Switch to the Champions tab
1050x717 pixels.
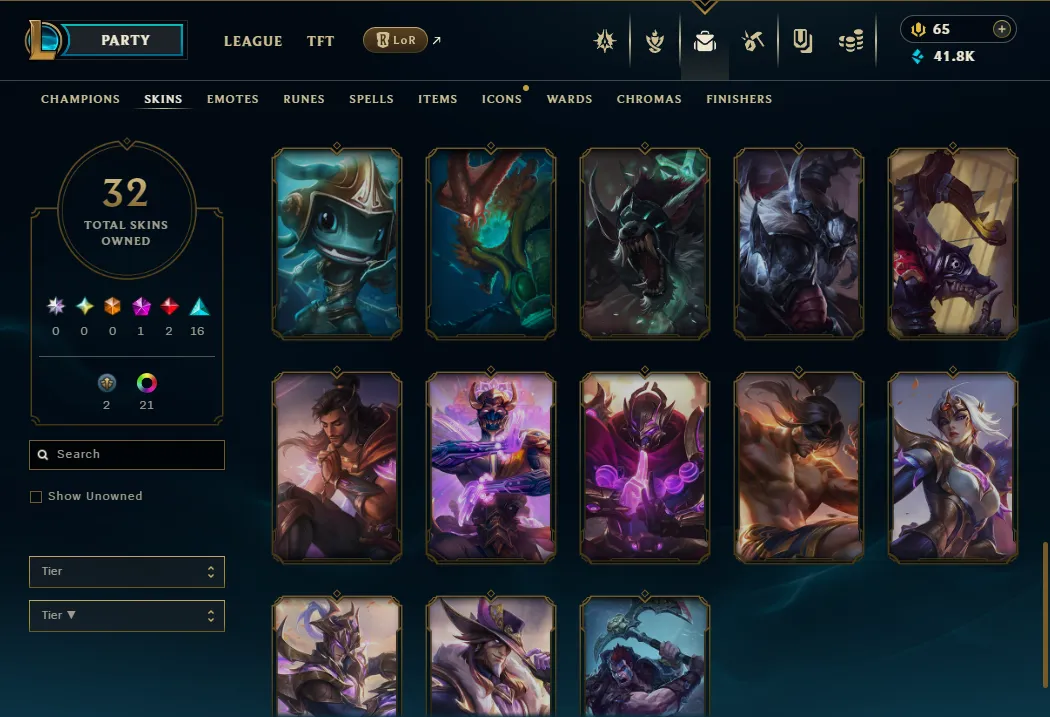(x=80, y=99)
